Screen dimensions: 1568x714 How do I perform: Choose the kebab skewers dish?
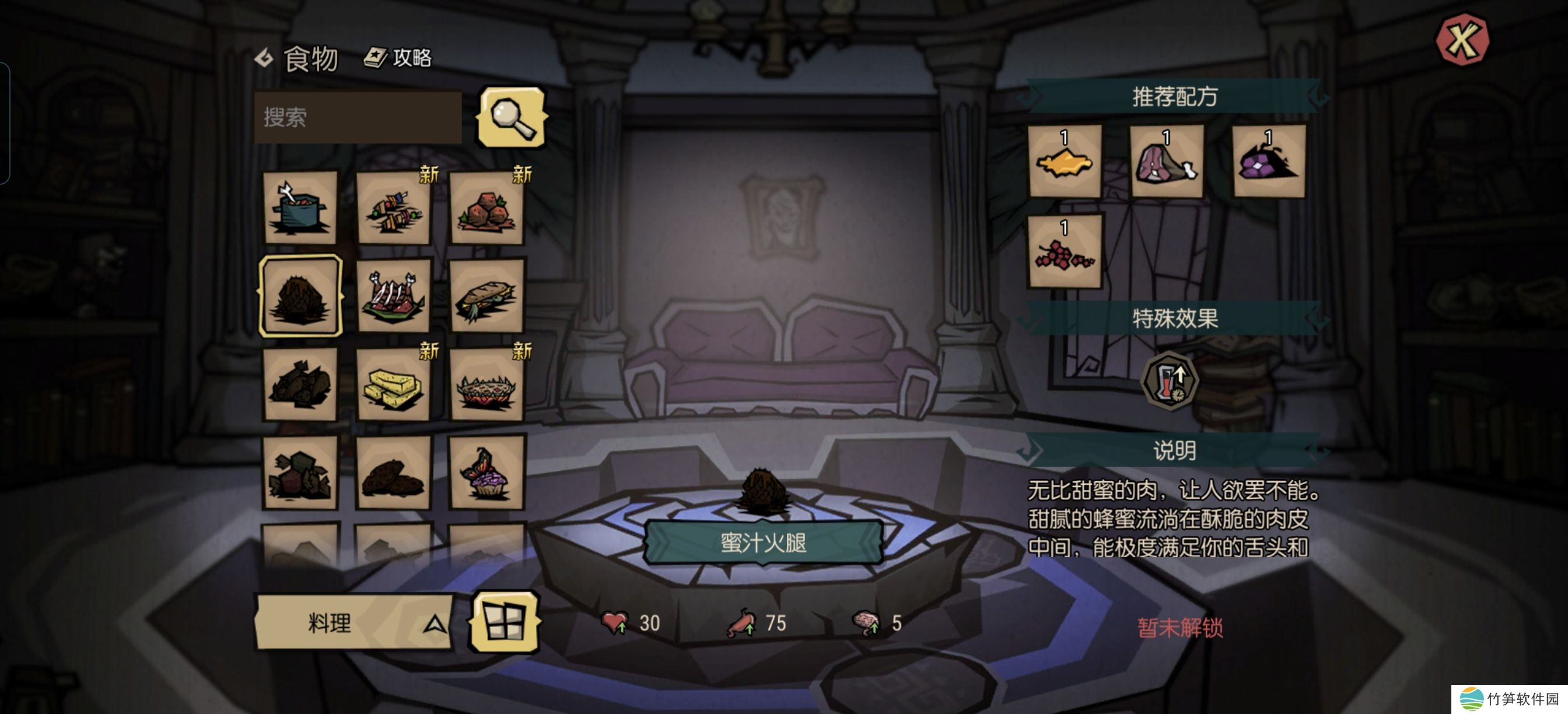pos(393,209)
